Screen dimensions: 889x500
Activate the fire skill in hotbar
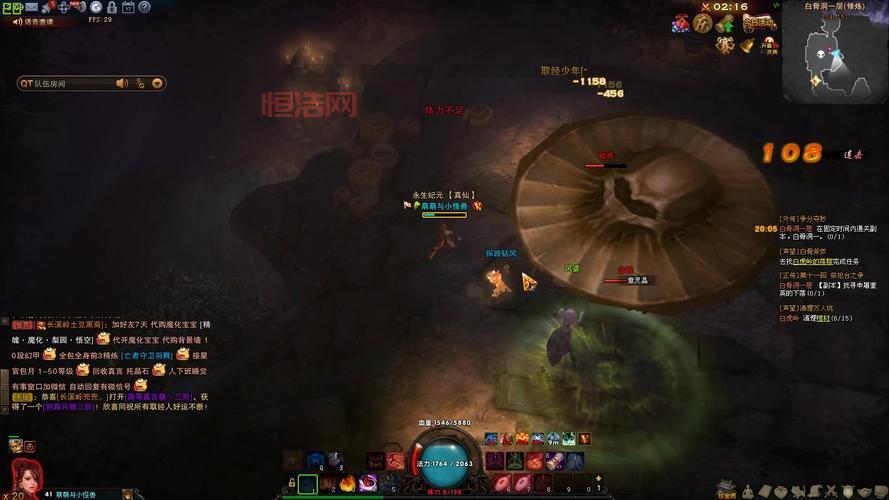348,484
